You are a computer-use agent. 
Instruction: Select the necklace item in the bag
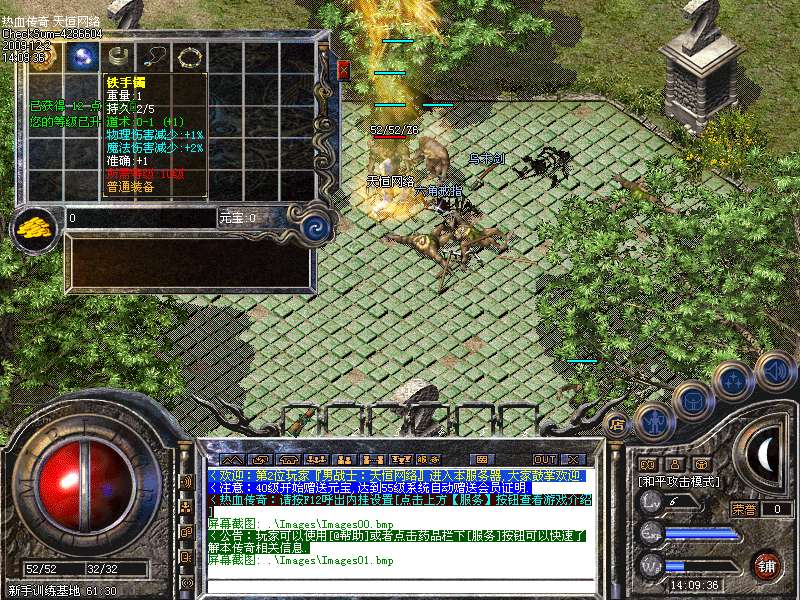coord(154,58)
